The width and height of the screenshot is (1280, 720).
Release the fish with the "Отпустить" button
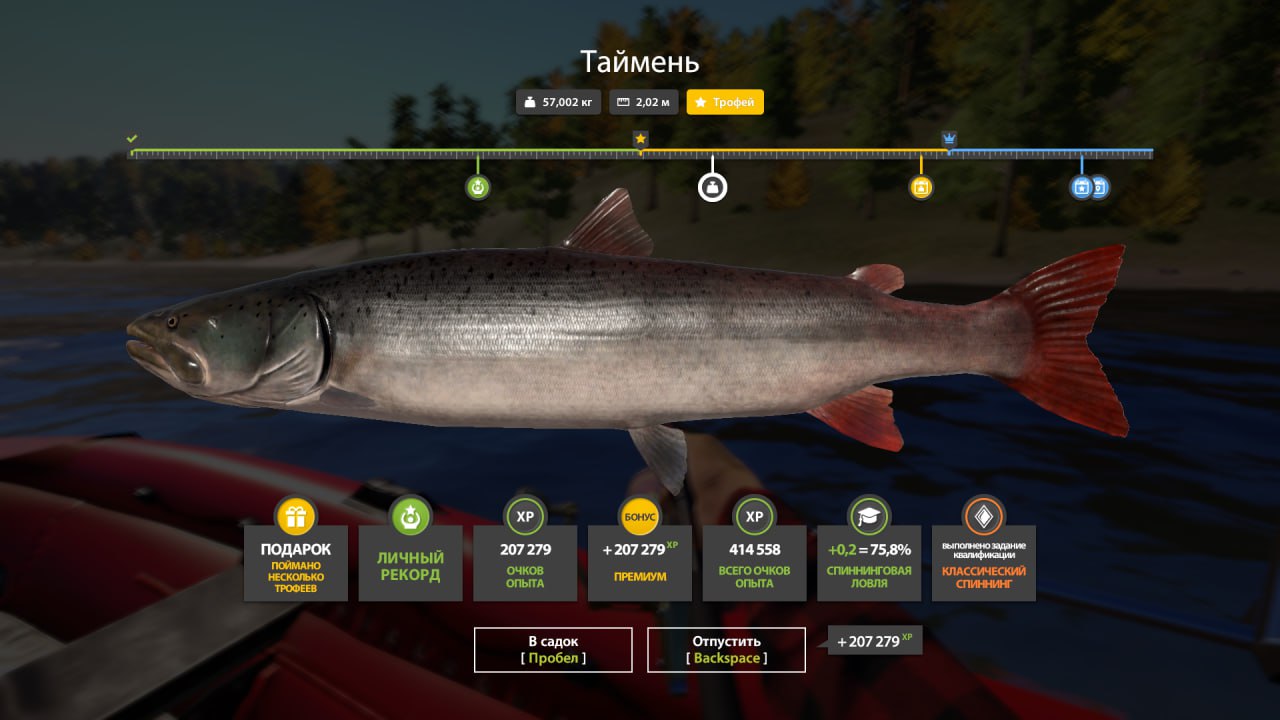[726, 650]
